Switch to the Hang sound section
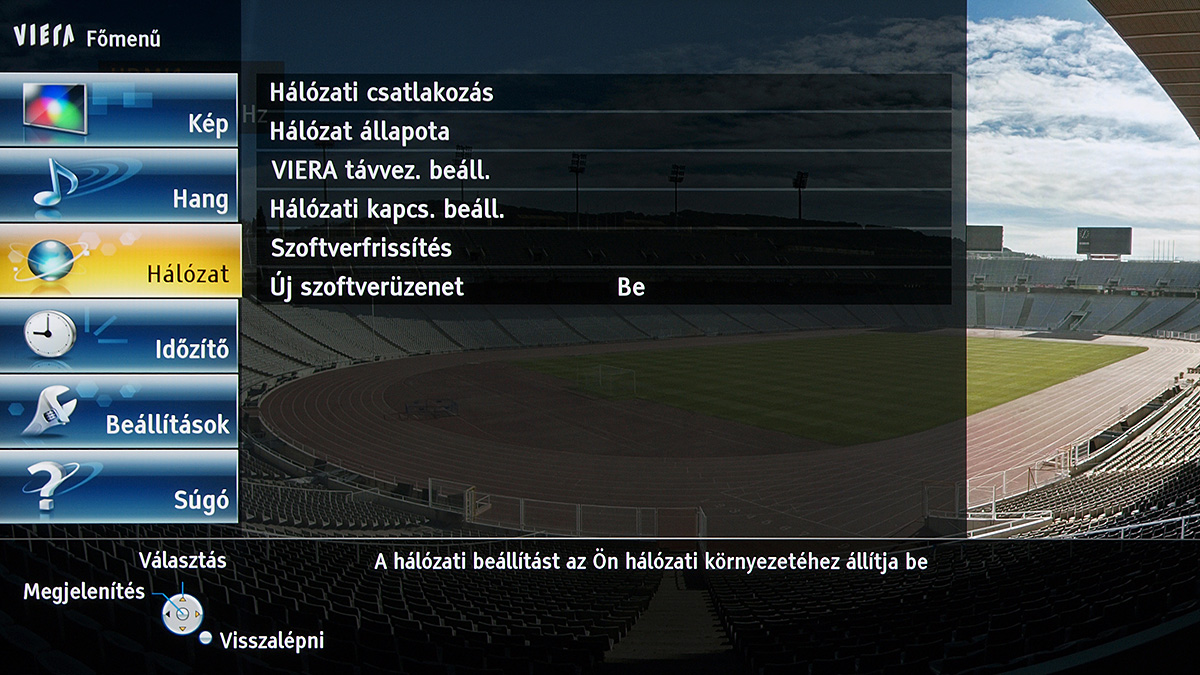 [120, 185]
